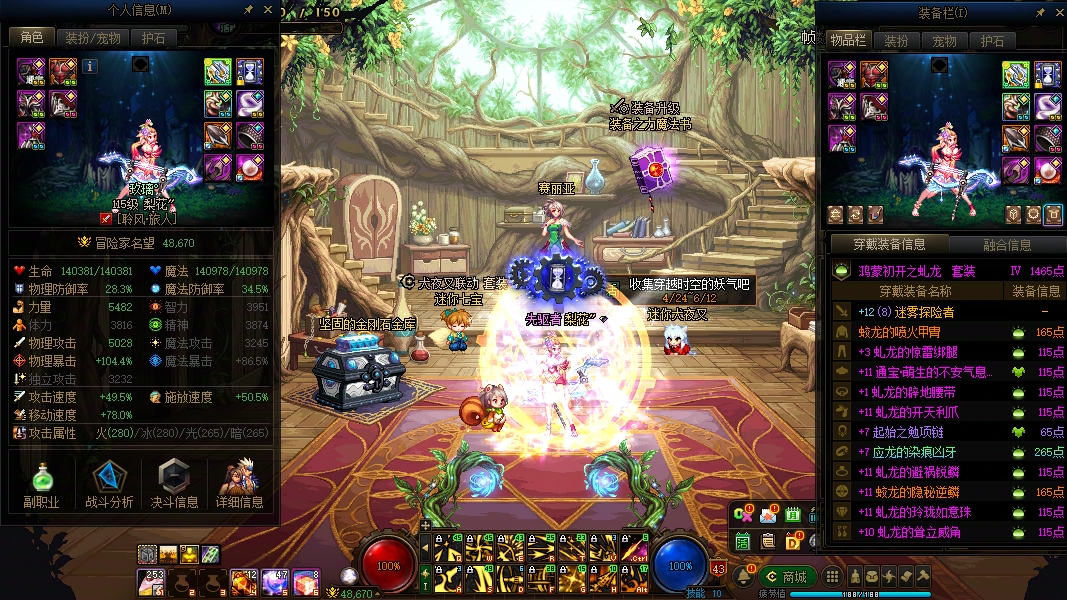Image resolution: width=1067 pixels, height=600 pixels.
Task: Show 决斗信息 duel information
Action: click(x=174, y=485)
